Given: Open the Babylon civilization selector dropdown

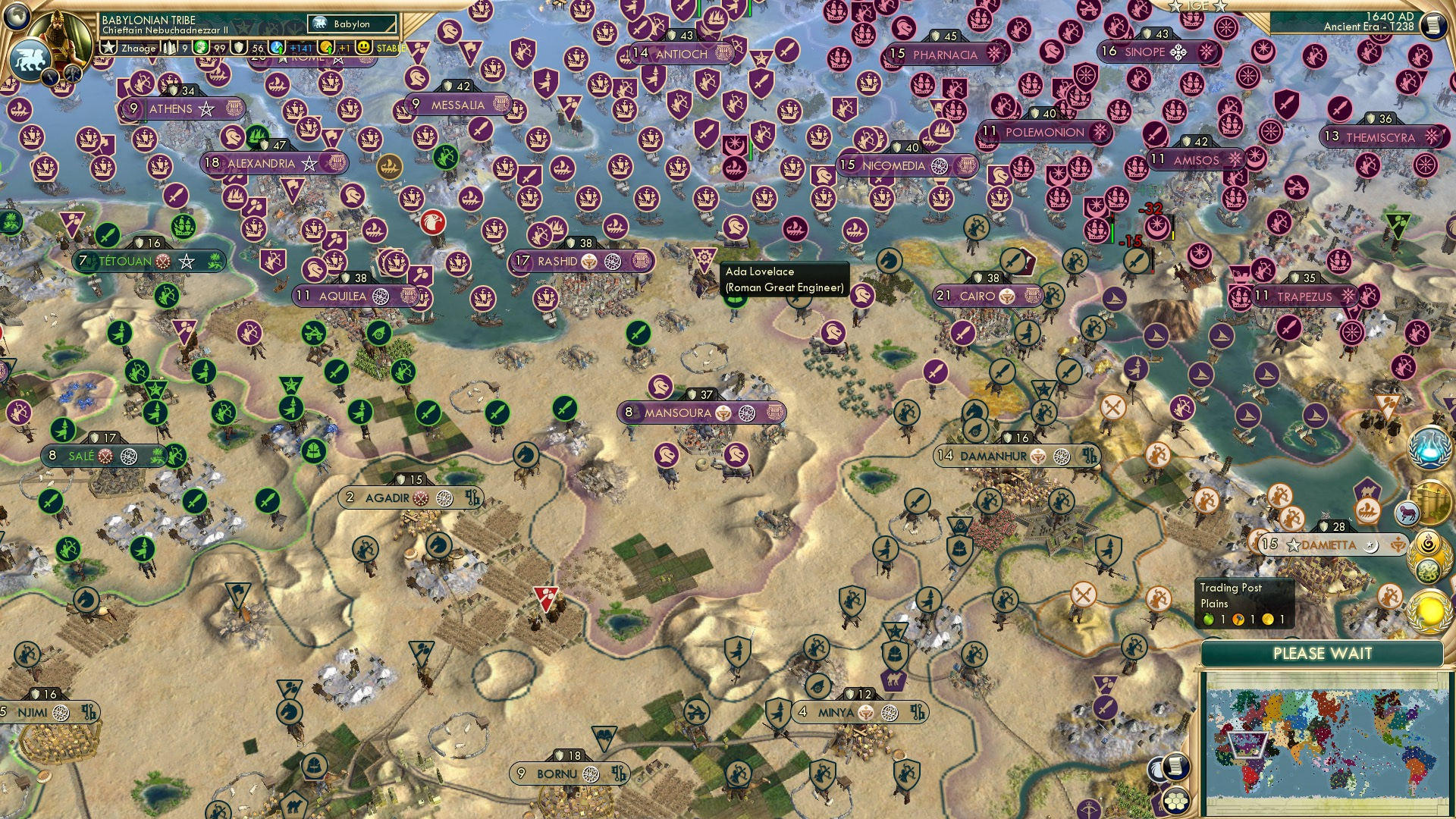Looking at the screenshot, I should 353,24.
